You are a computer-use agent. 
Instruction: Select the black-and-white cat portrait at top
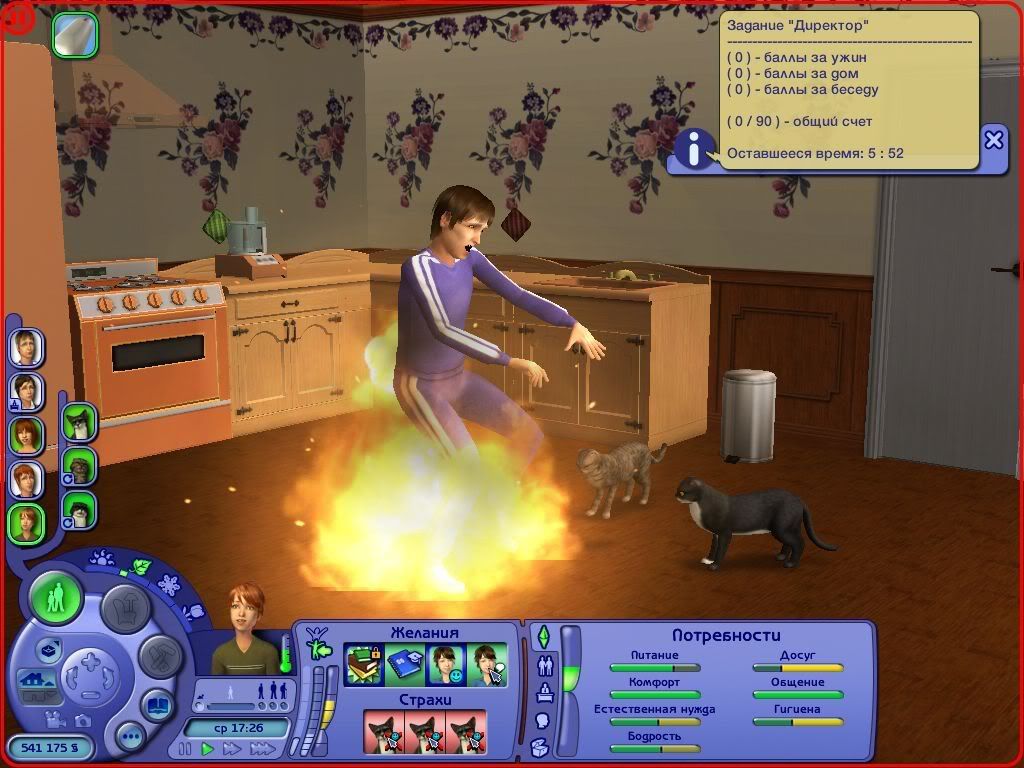79,422
